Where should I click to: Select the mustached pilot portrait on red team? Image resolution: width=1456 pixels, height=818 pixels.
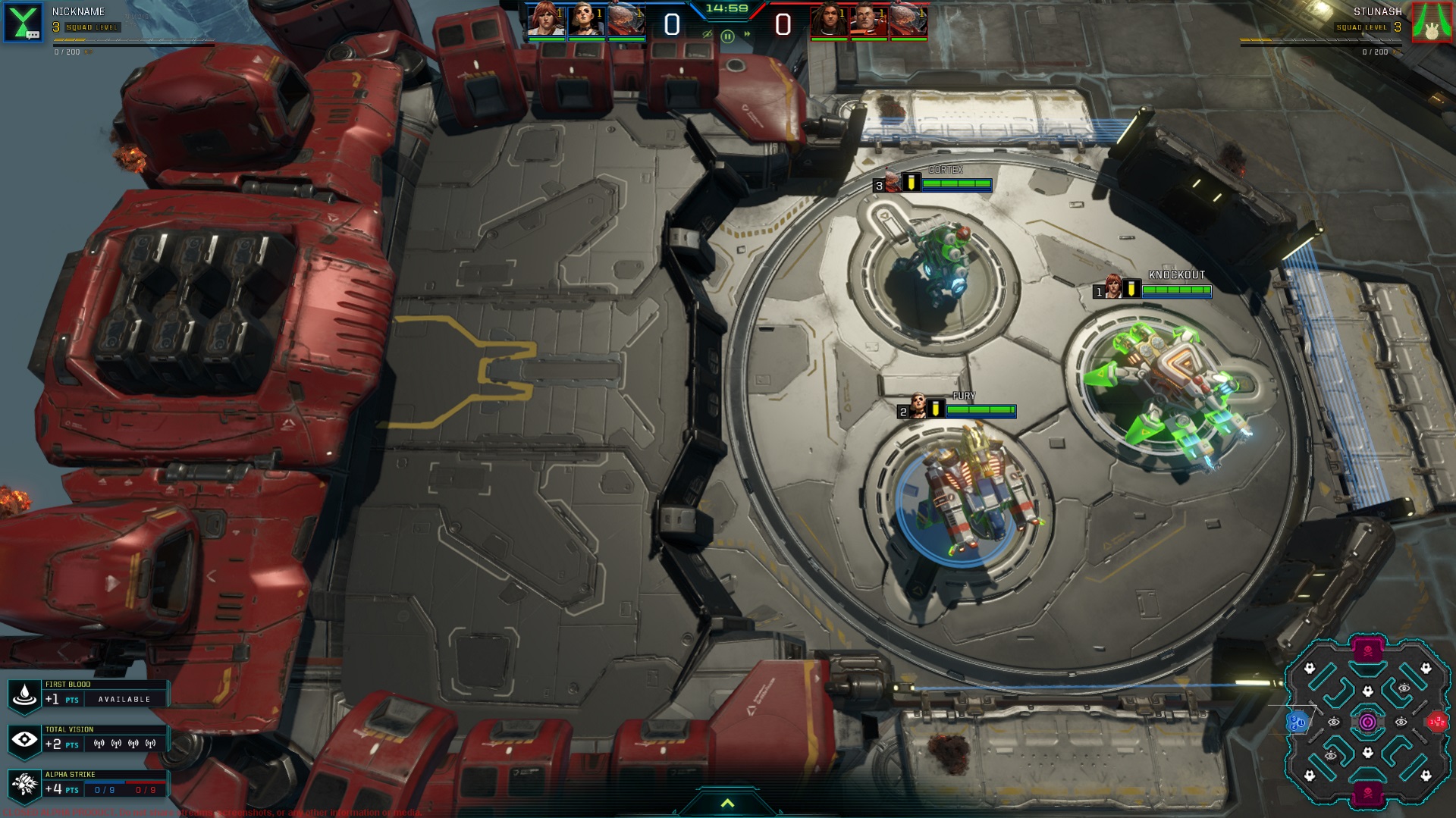(868, 20)
